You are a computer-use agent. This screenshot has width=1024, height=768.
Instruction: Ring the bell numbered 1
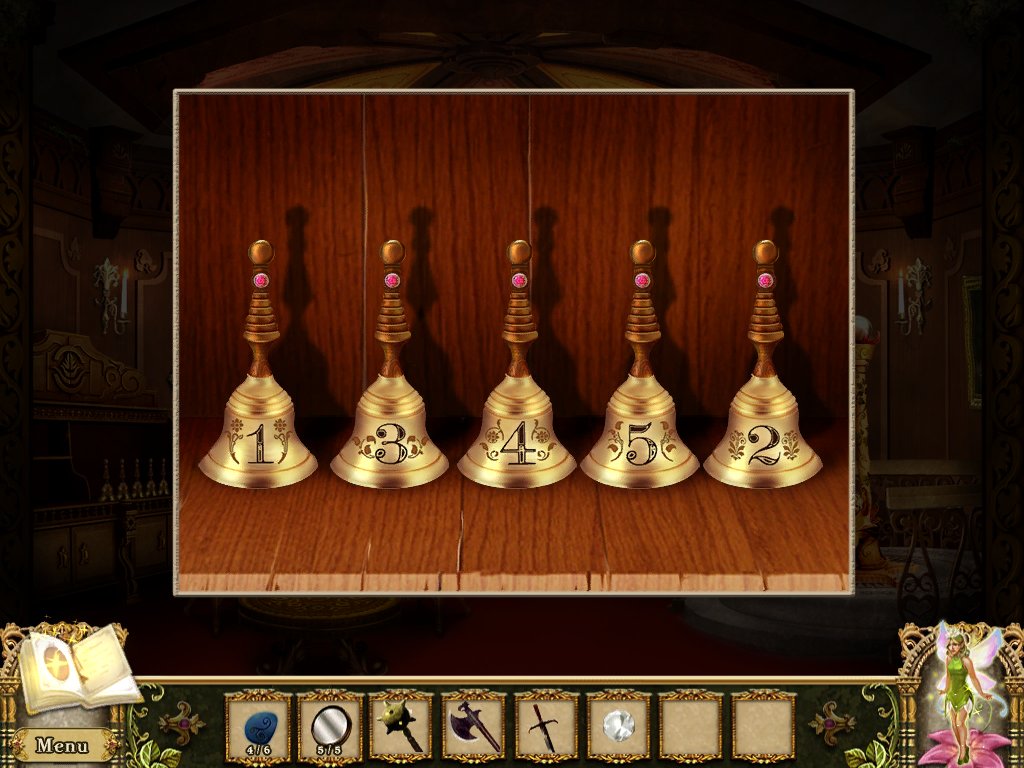click(258, 440)
